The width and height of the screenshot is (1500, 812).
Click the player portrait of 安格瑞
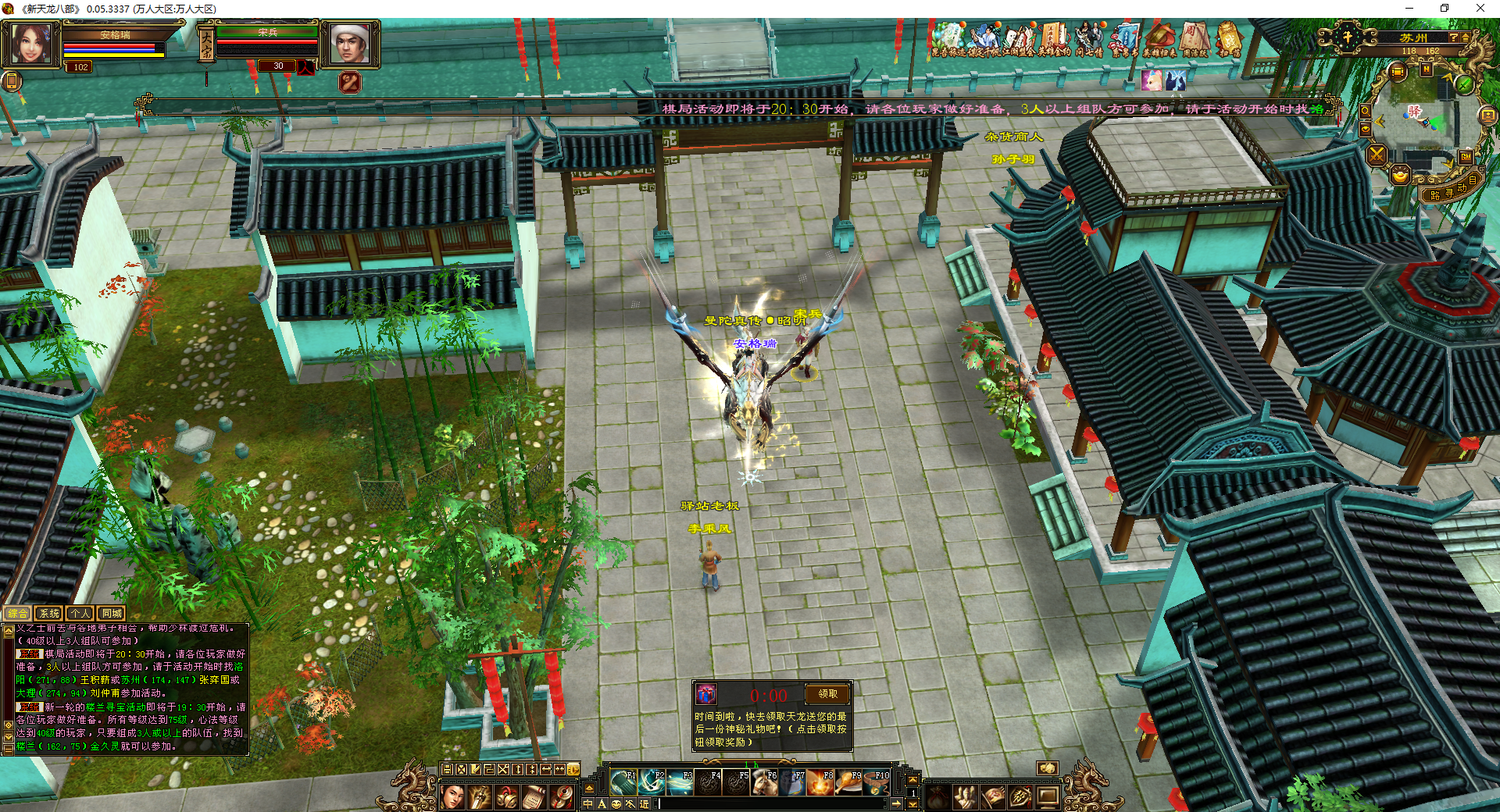click(x=31, y=43)
